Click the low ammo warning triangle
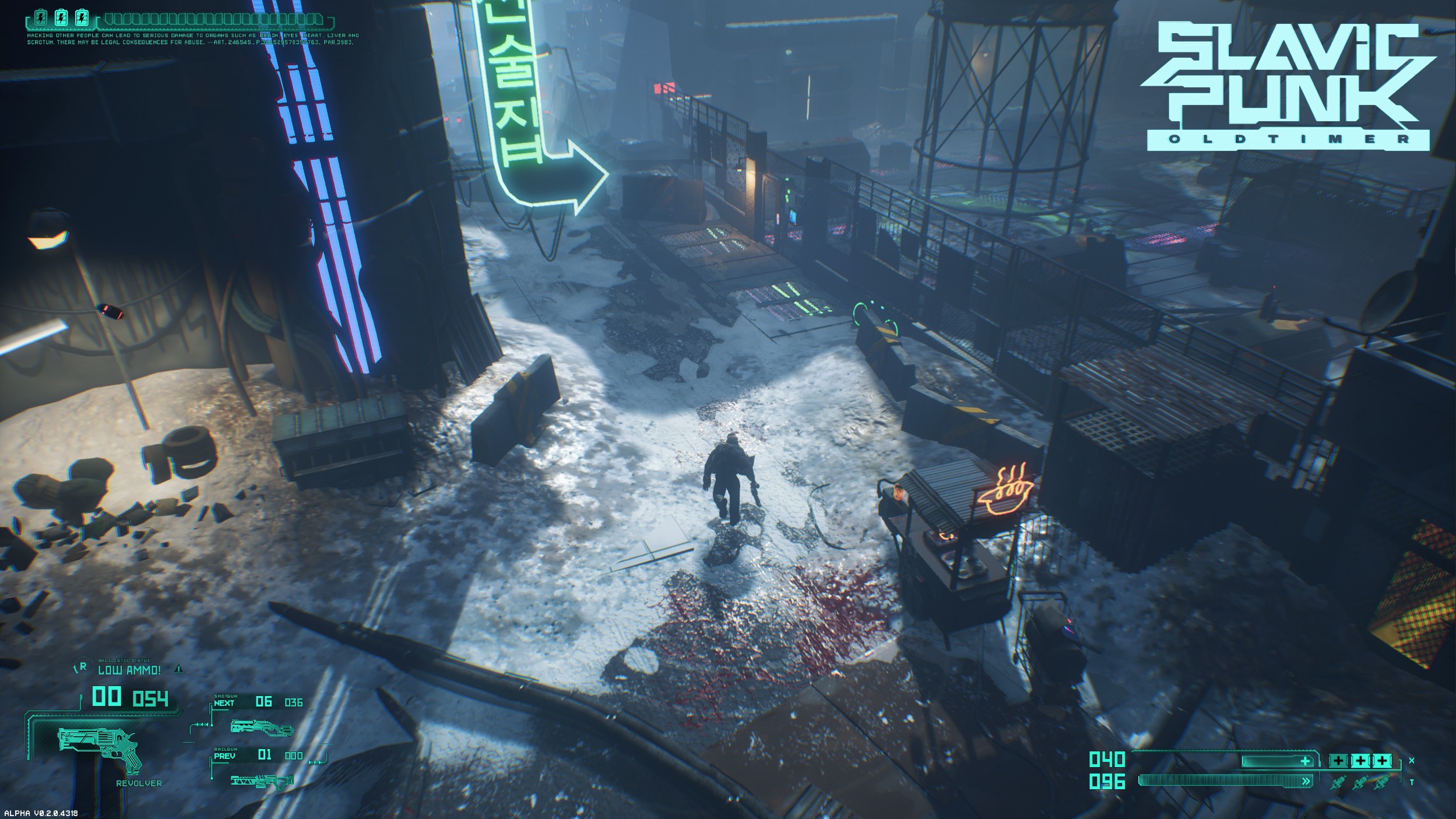 point(179,669)
